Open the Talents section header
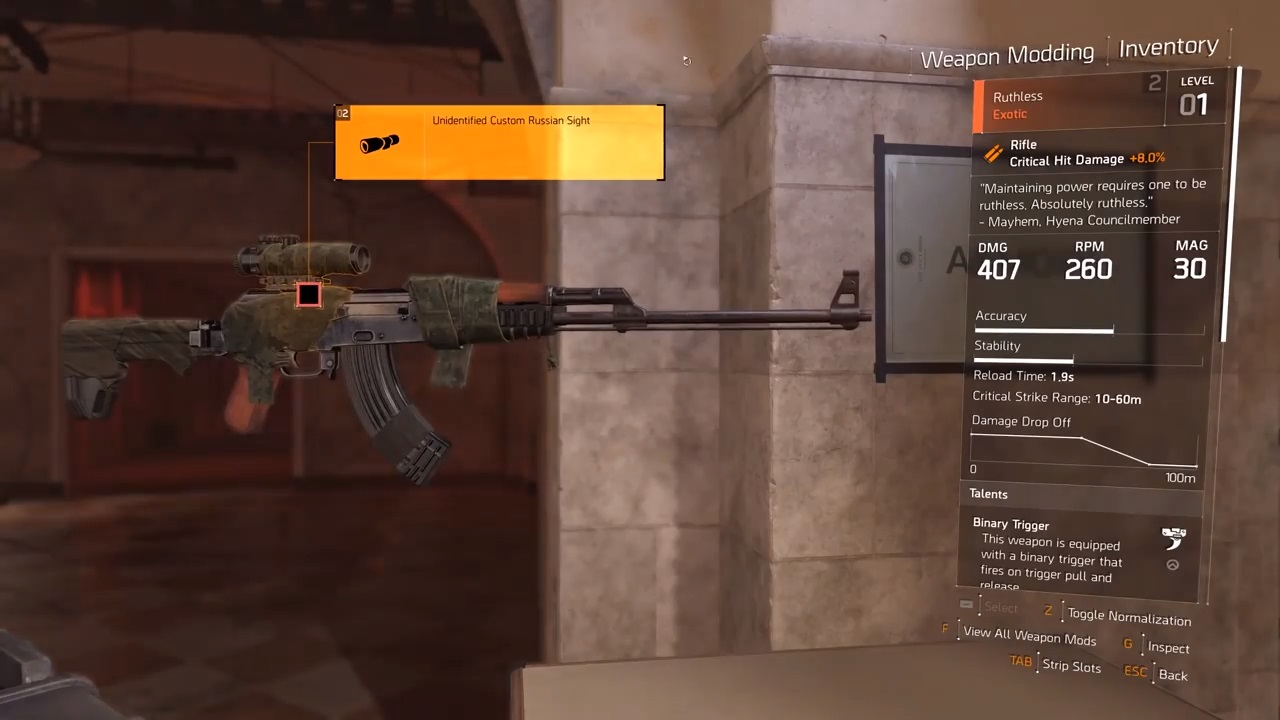 coord(988,493)
